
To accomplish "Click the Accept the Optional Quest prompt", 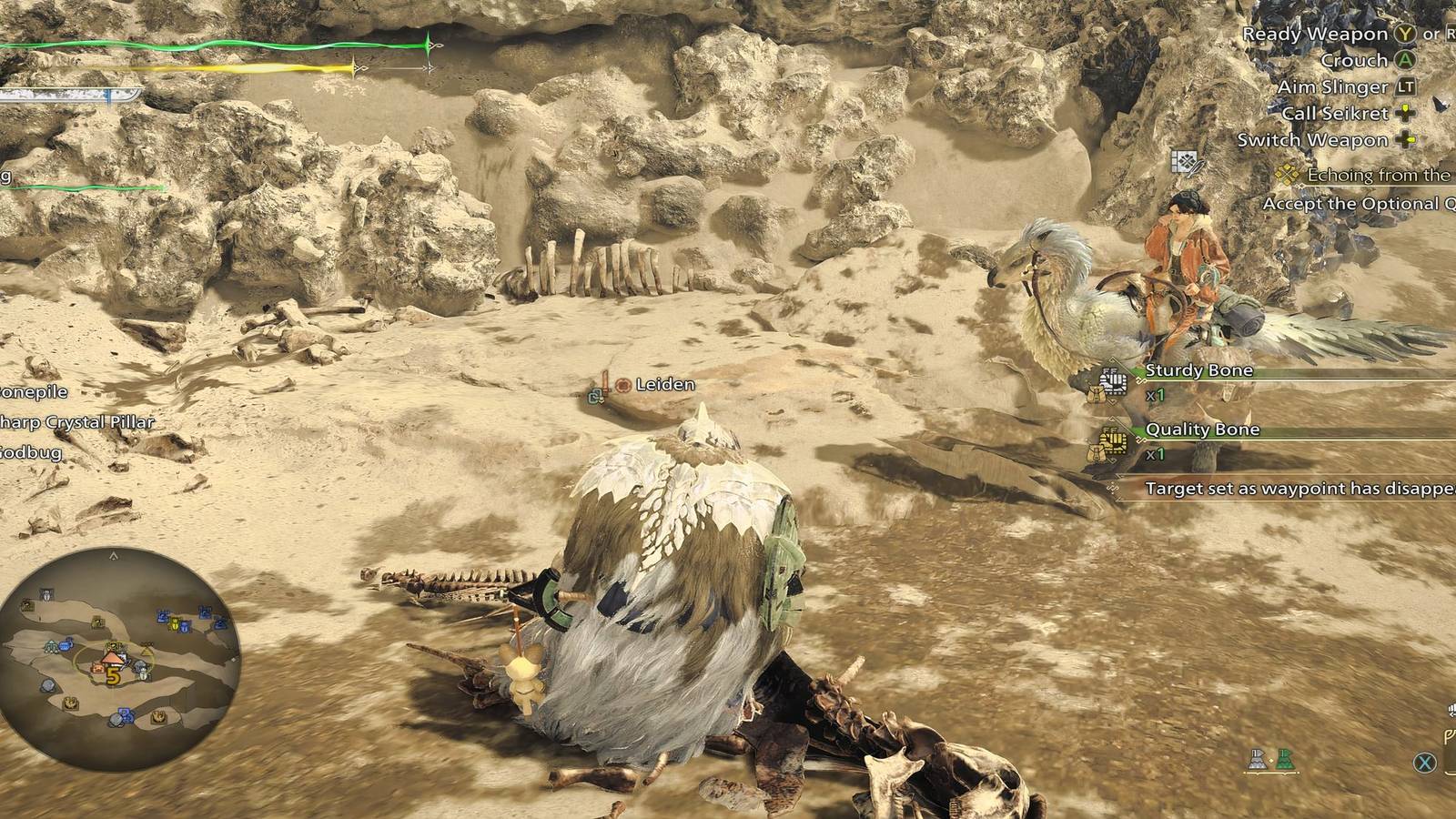I will point(1354,204).
